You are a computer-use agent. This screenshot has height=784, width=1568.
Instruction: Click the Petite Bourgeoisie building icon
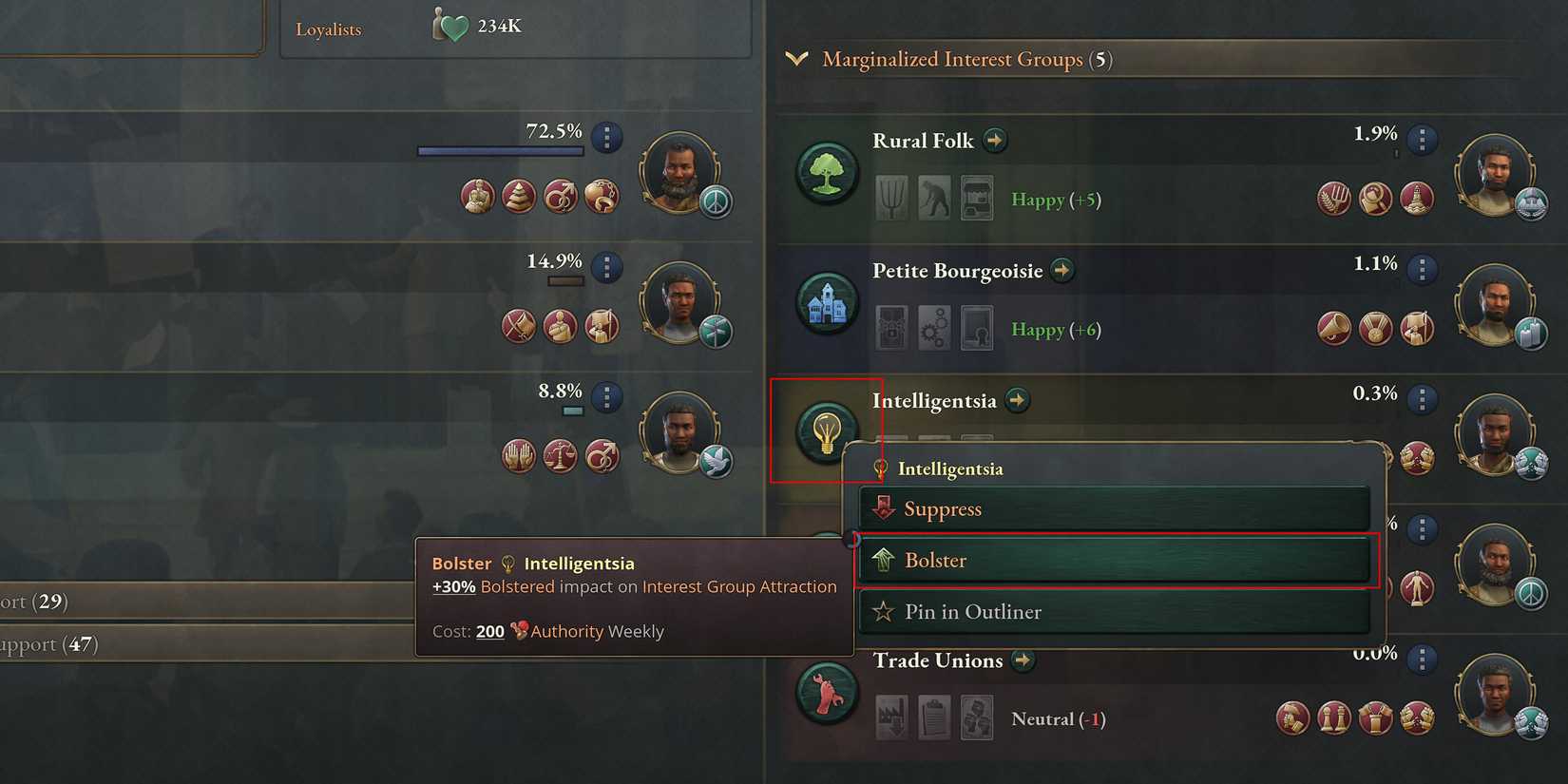[826, 301]
